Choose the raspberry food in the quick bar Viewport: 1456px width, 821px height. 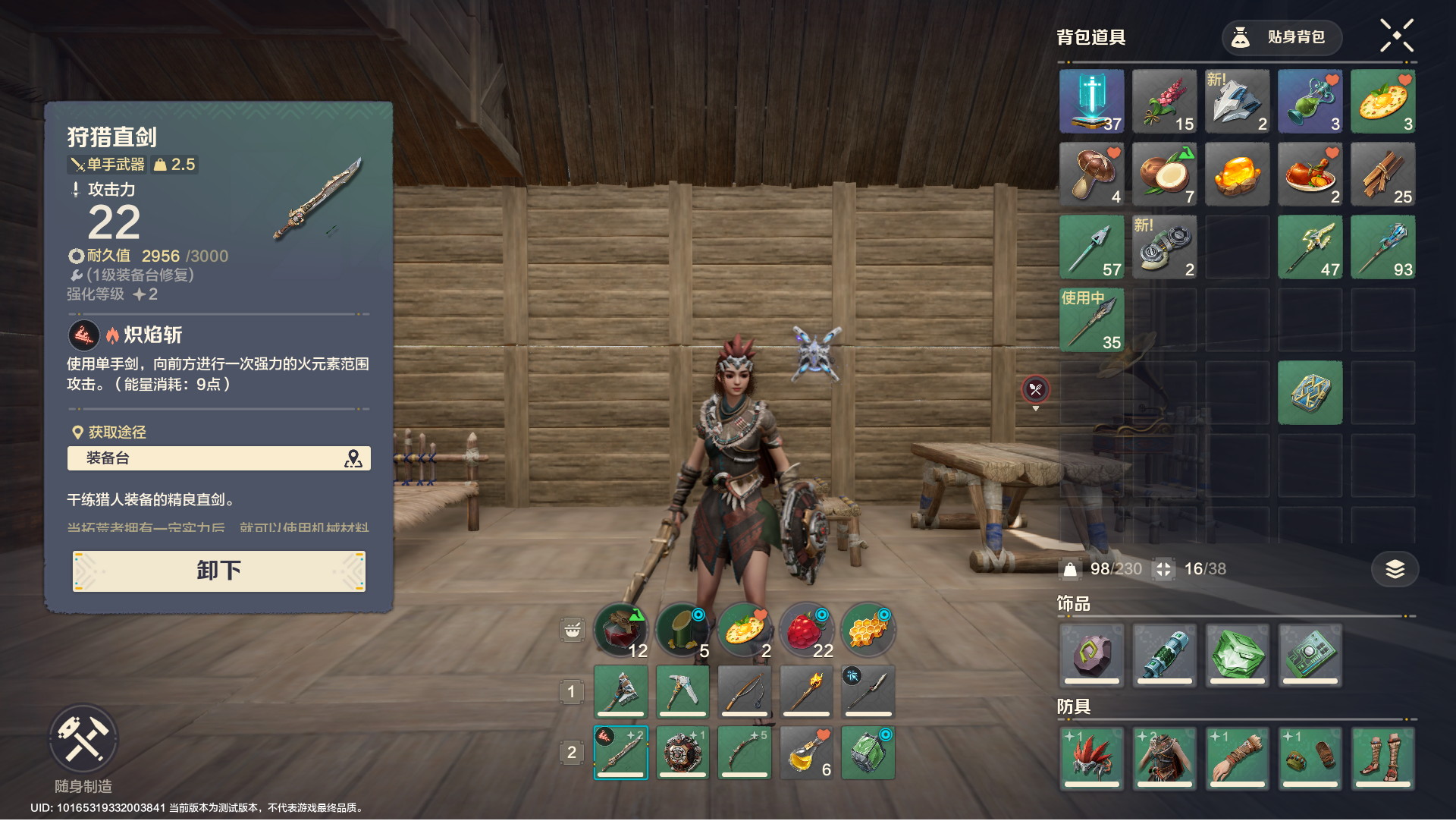pyautogui.click(x=806, y=630)
